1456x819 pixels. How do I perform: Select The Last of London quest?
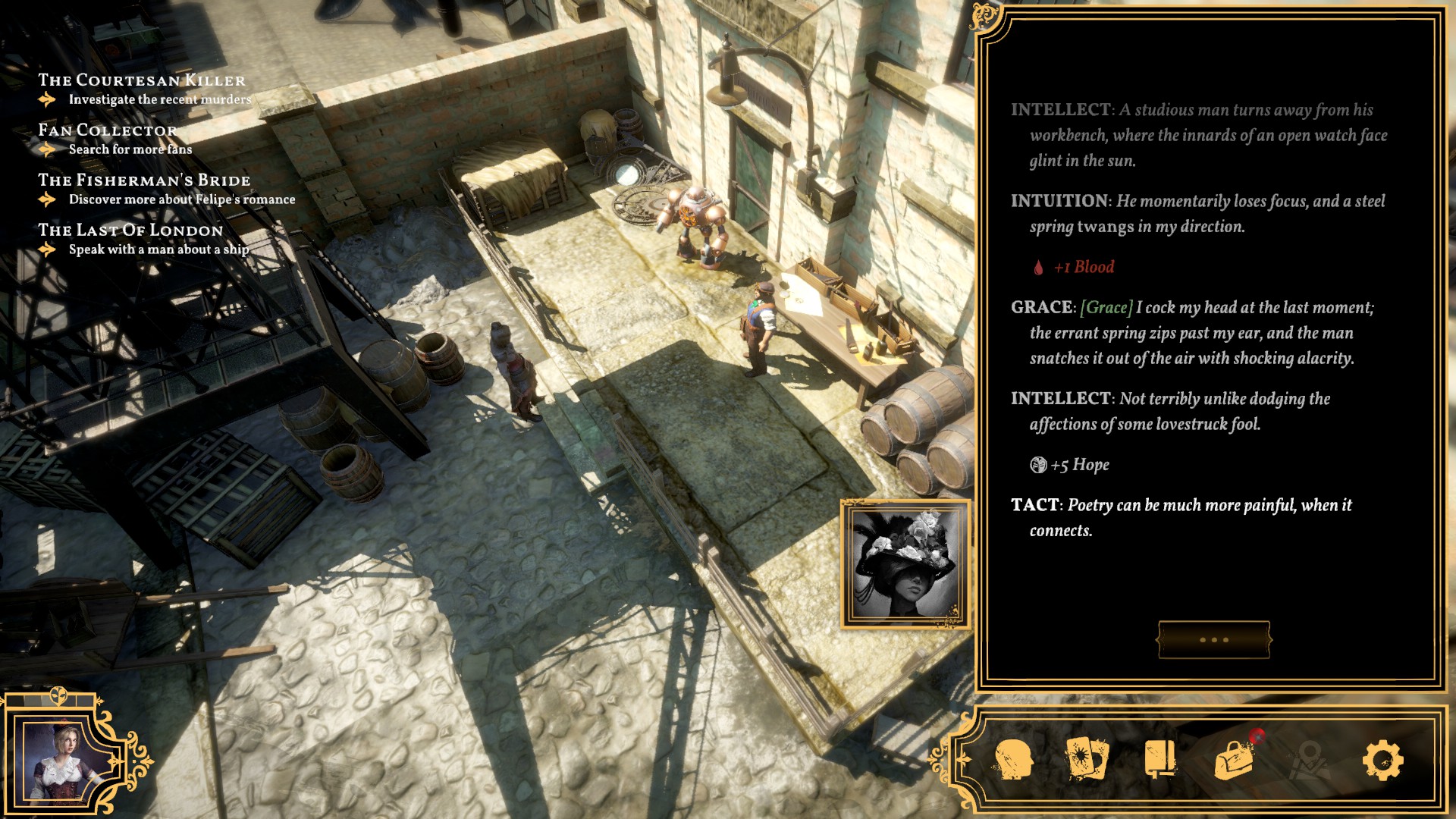(130, 231)
